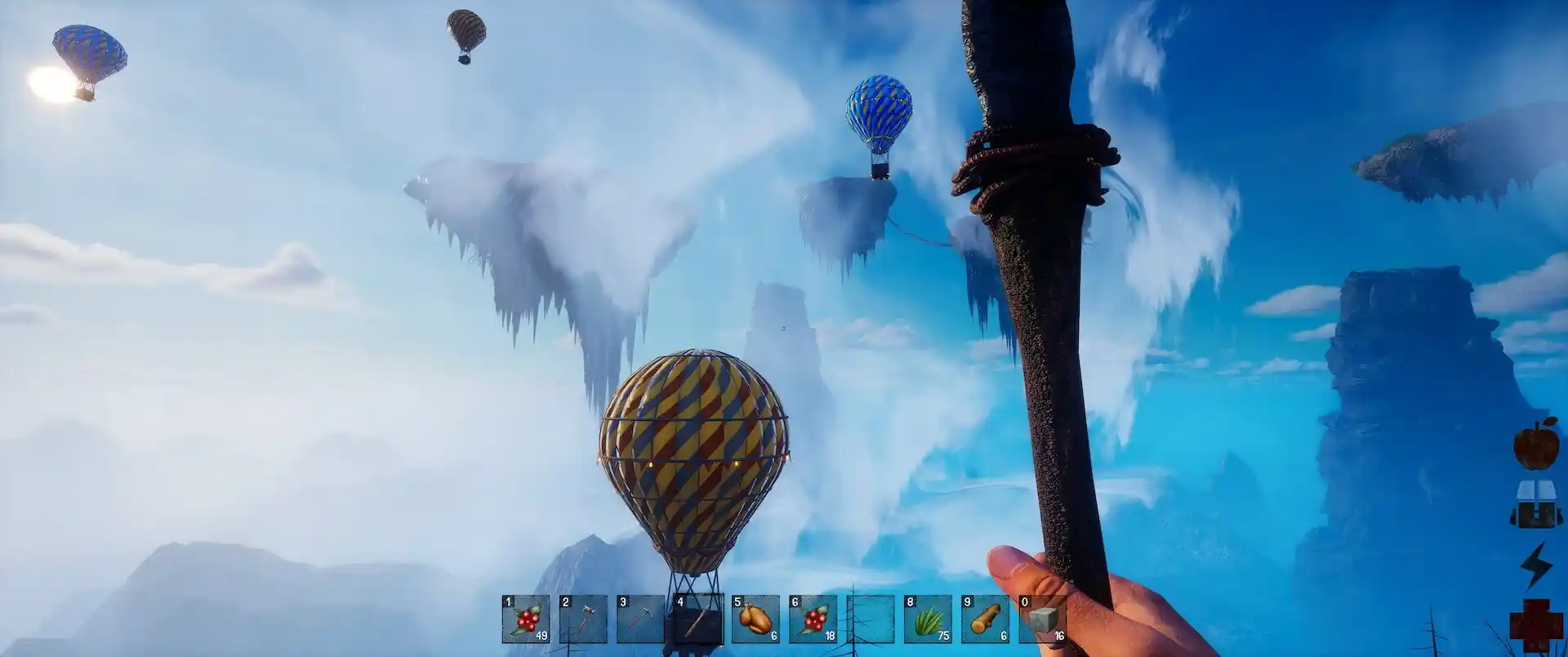
Task: Choose the stone block slot
Action: coord(1042,619)
